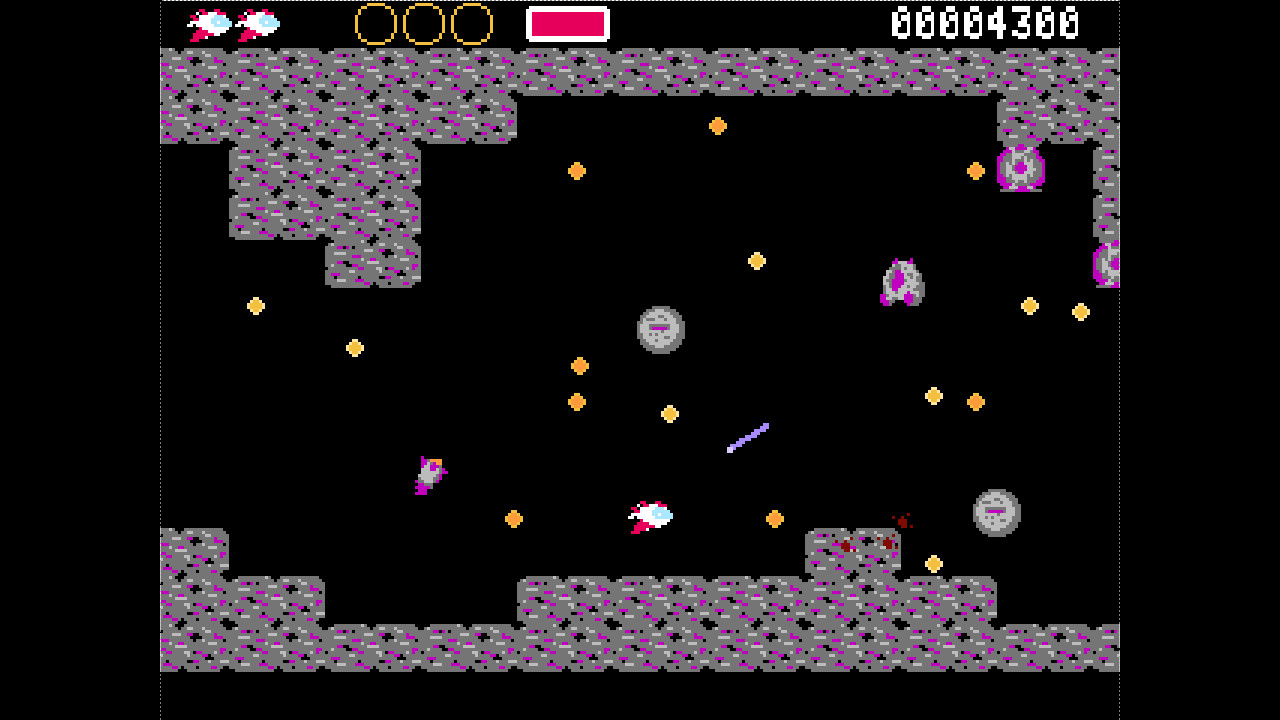Click the orange diamond below the player ship

pos(775,519)
